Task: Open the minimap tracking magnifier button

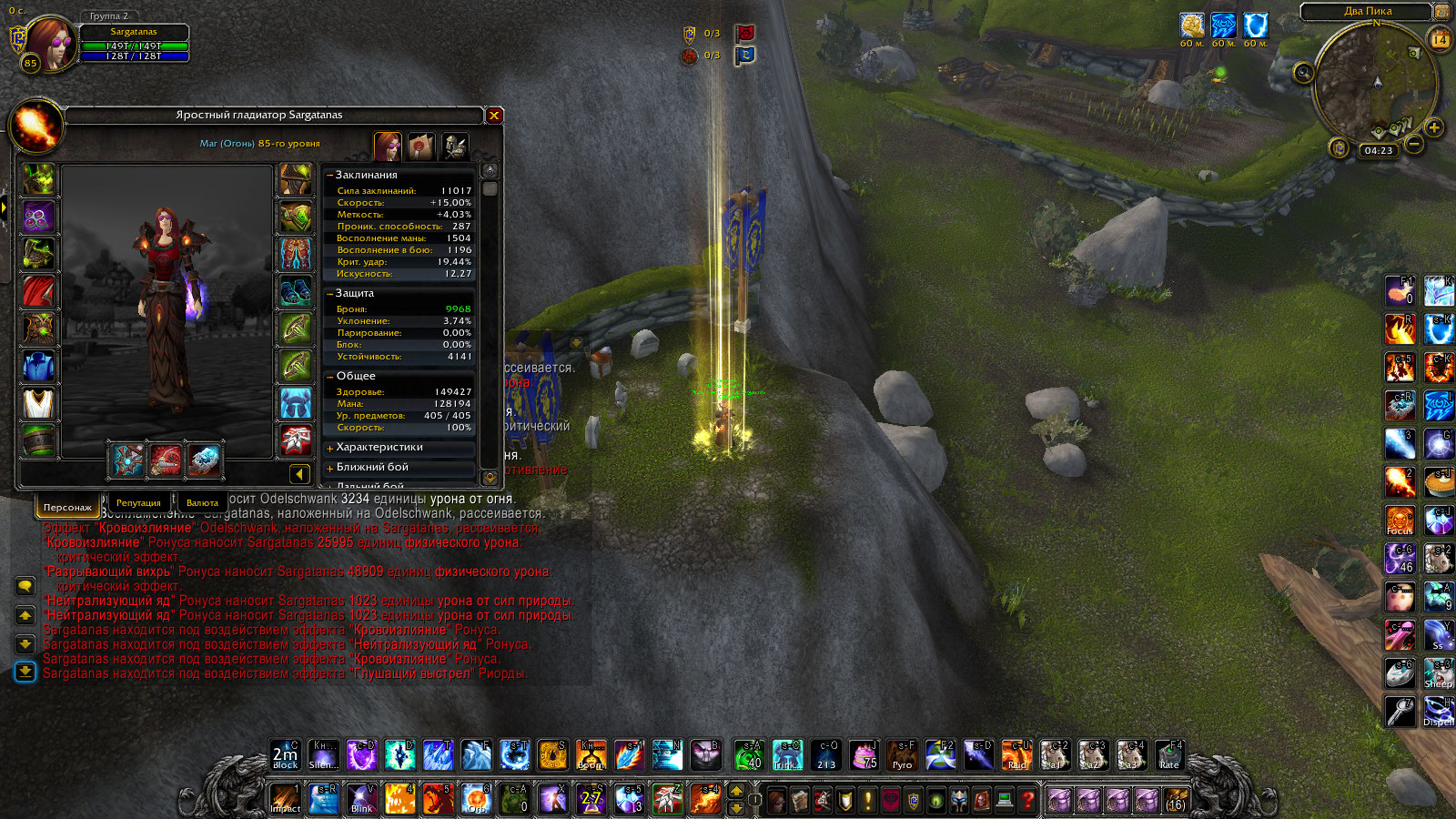Action: 1304,73
